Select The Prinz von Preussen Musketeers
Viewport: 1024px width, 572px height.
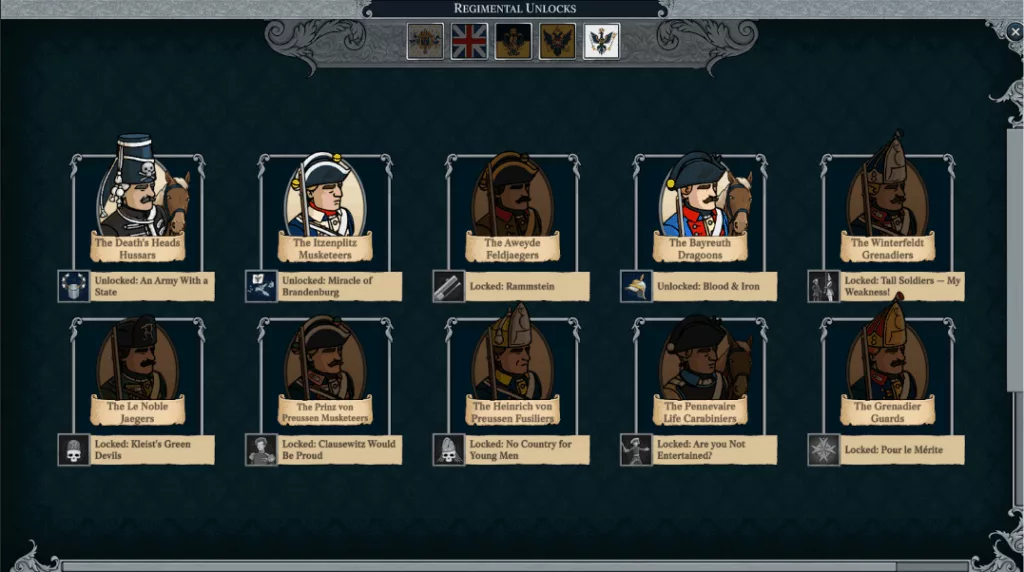(x=325, y=367)
